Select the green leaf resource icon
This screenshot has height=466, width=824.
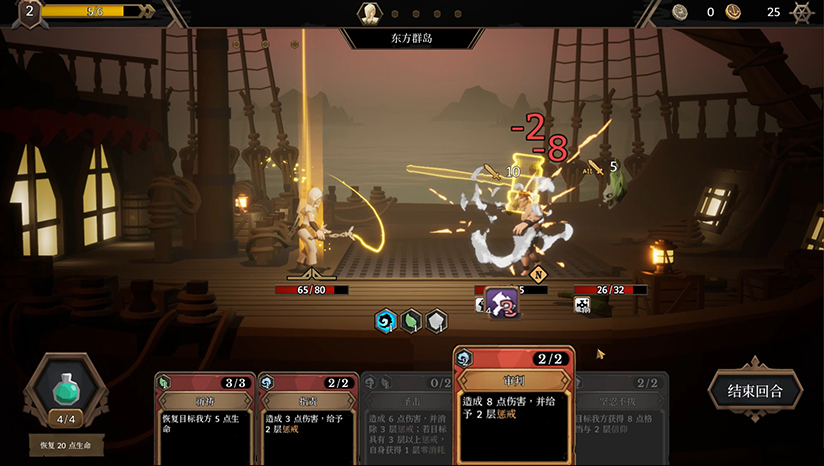coord(411,321)
